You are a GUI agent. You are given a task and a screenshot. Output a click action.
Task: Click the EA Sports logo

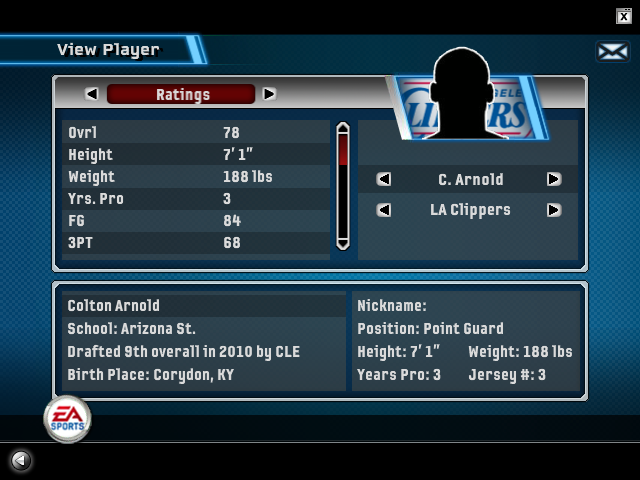[x=67, y=418]
